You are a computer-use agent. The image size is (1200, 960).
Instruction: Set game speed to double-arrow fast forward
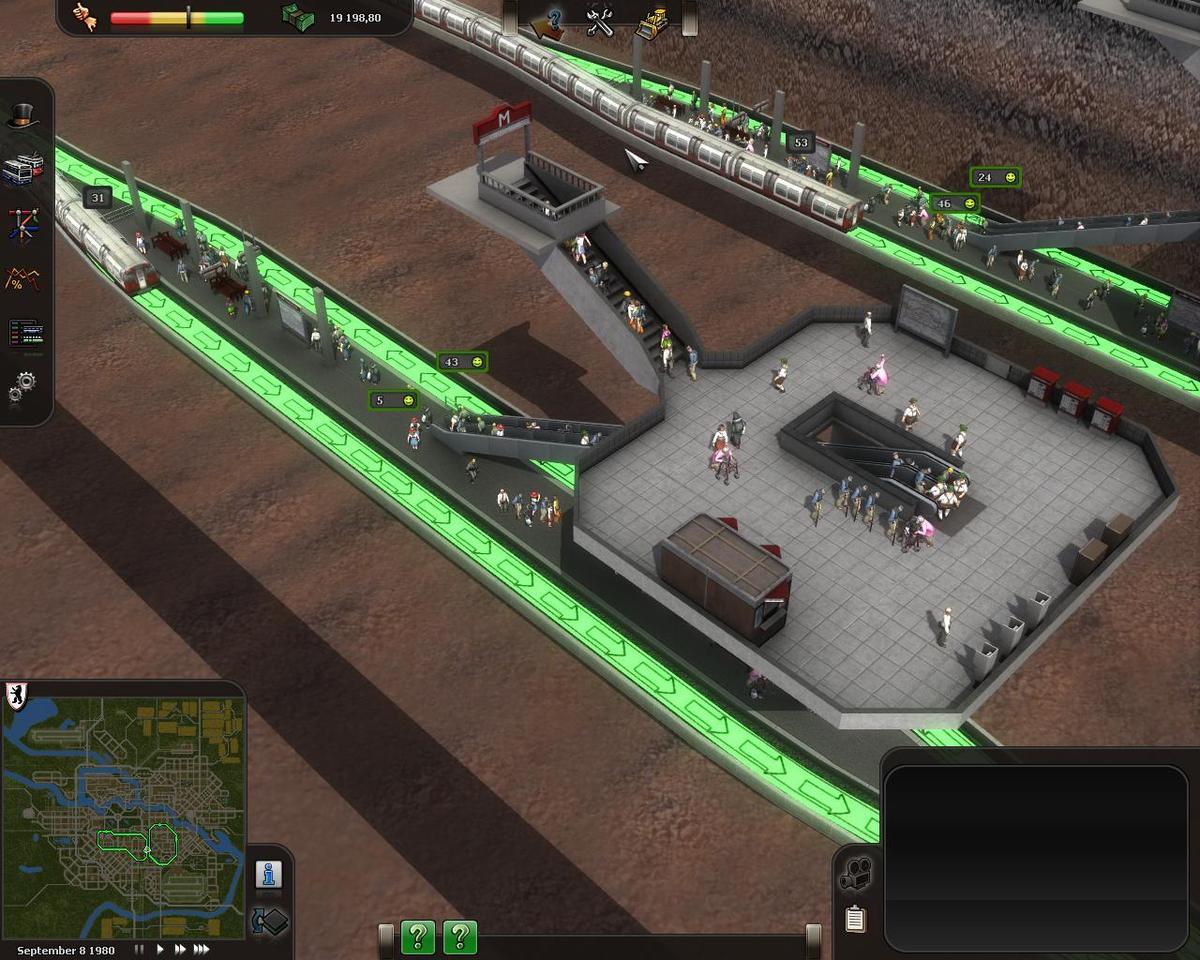pyautogui.click(x=180, y=949)
